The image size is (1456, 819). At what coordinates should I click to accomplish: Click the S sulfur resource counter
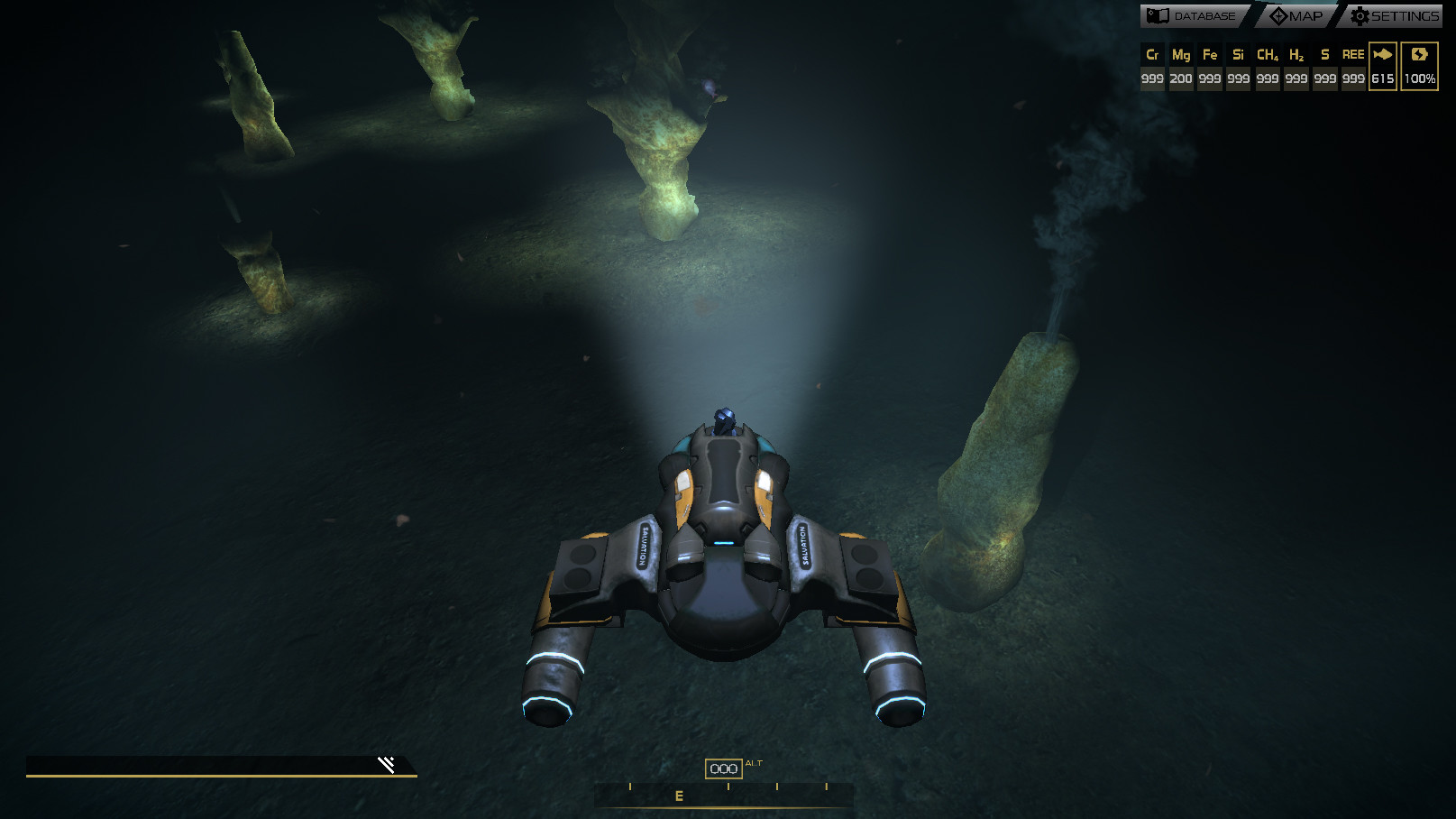pyautogui.click(x=1324, y=54)
